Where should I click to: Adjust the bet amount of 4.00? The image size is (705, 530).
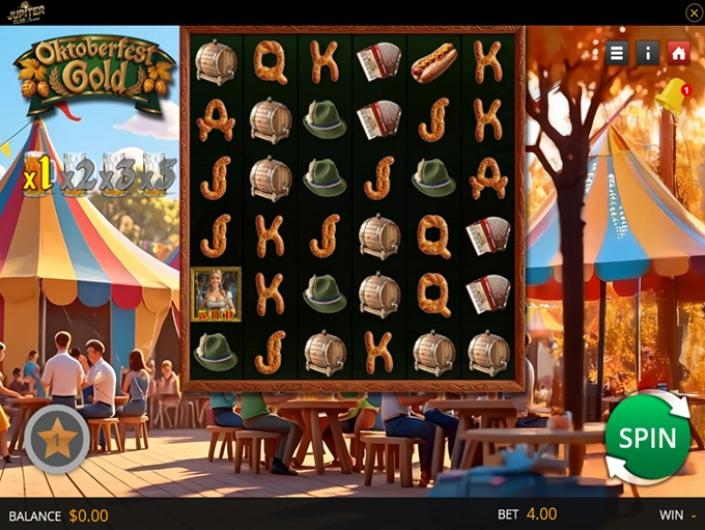(540, 514)
